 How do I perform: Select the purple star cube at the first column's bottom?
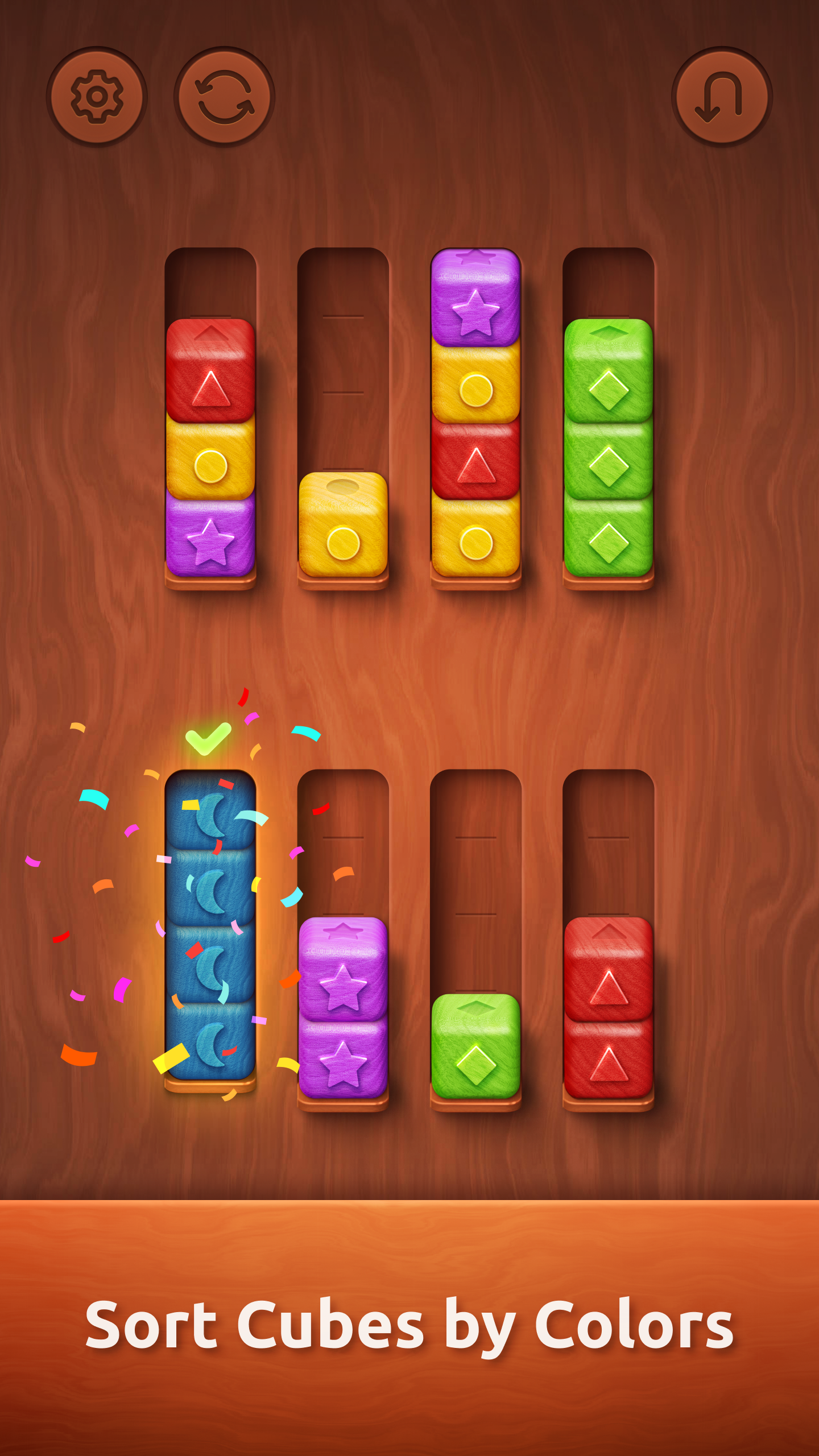(x=210, y=540)
